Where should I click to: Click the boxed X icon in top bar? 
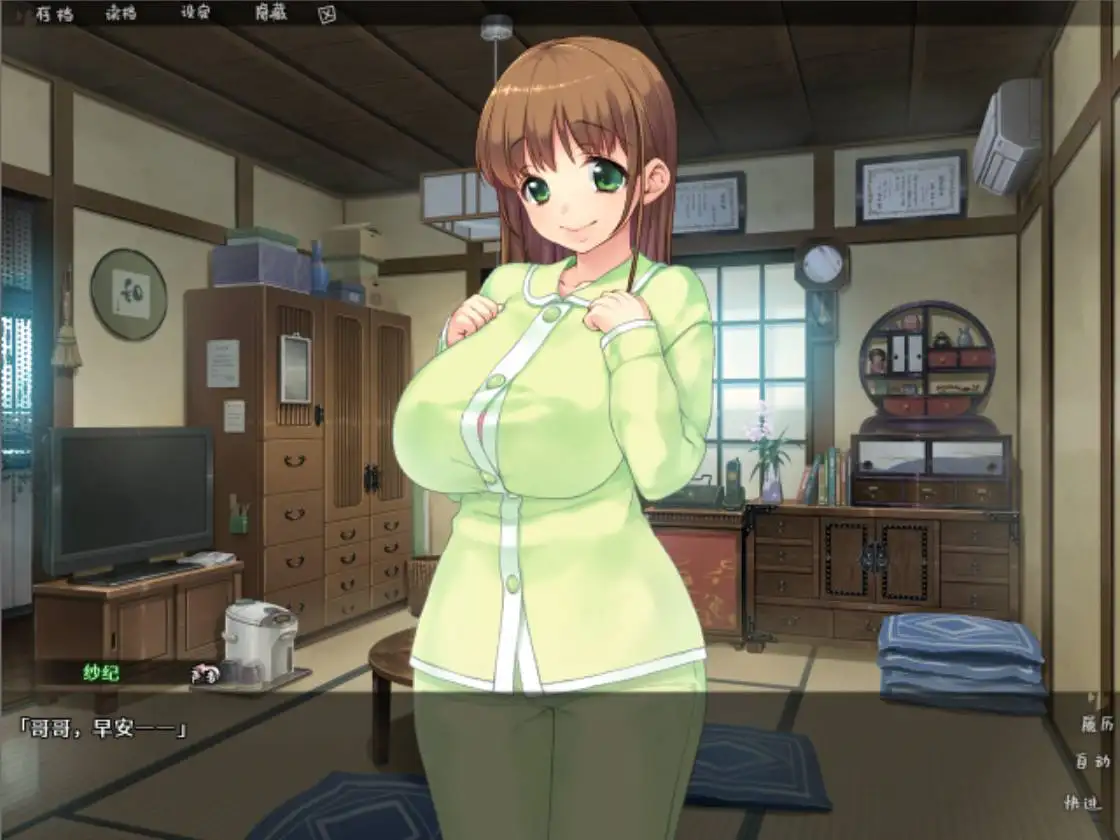[x=326, y=15]
